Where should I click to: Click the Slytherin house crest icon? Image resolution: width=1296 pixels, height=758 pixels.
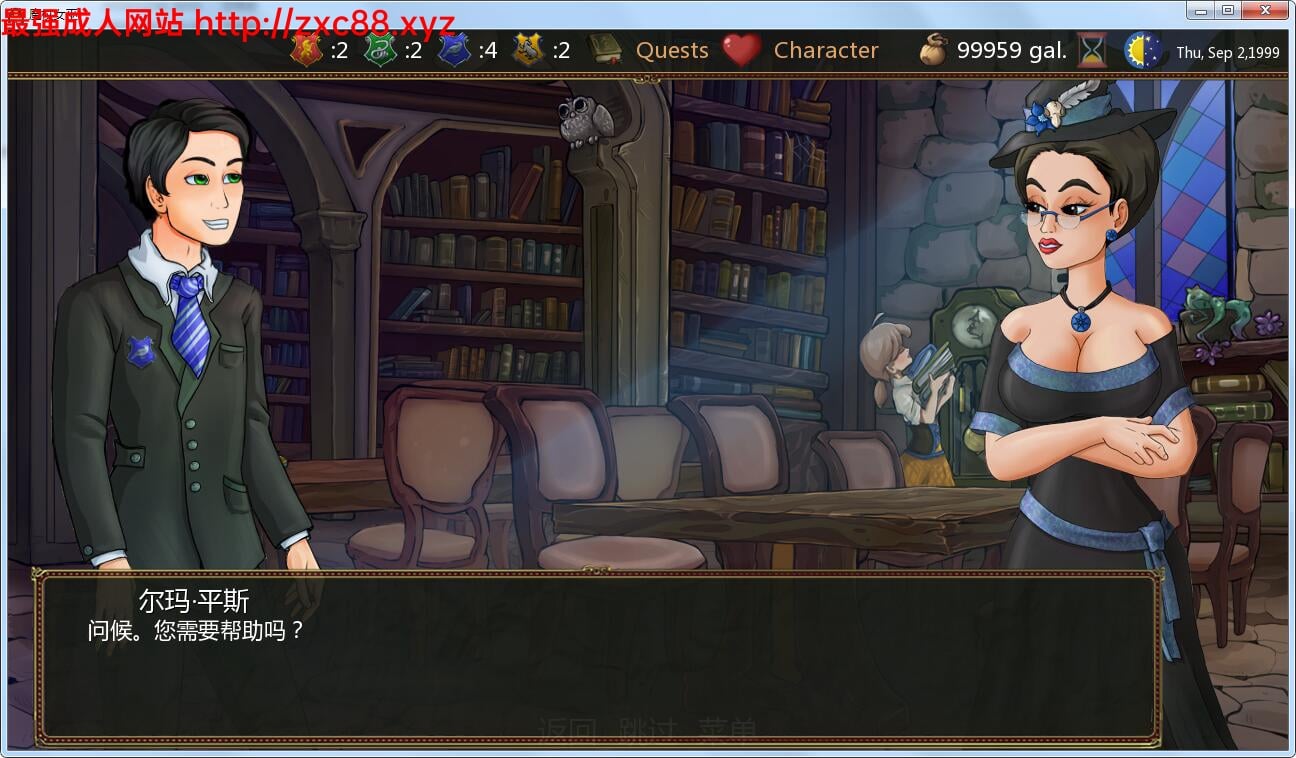[x=380, y=50]
